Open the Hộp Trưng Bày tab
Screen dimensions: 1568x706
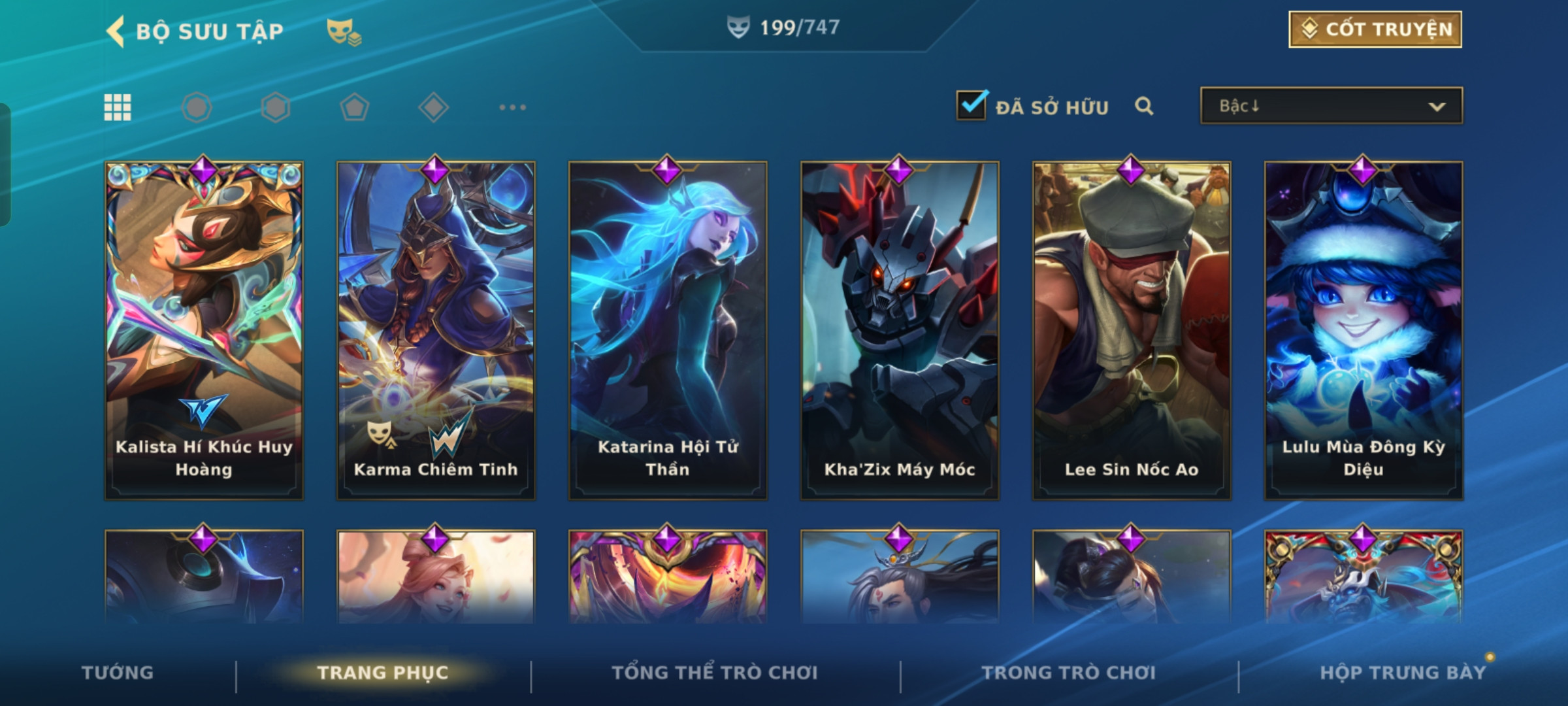coord(1403,673)
